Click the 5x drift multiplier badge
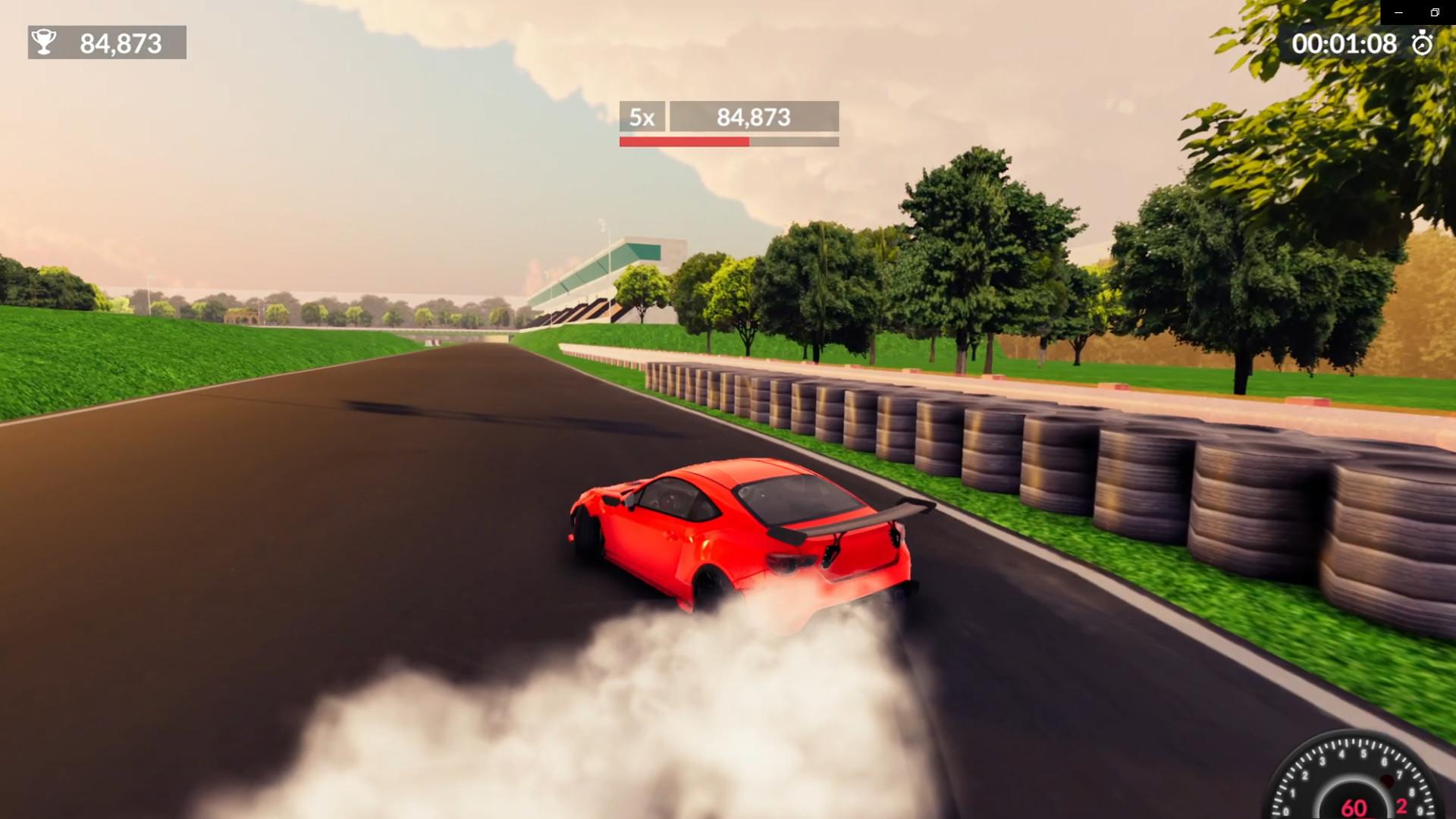The height and width of the screenshot is (819, 1456). tap(641, 118)
